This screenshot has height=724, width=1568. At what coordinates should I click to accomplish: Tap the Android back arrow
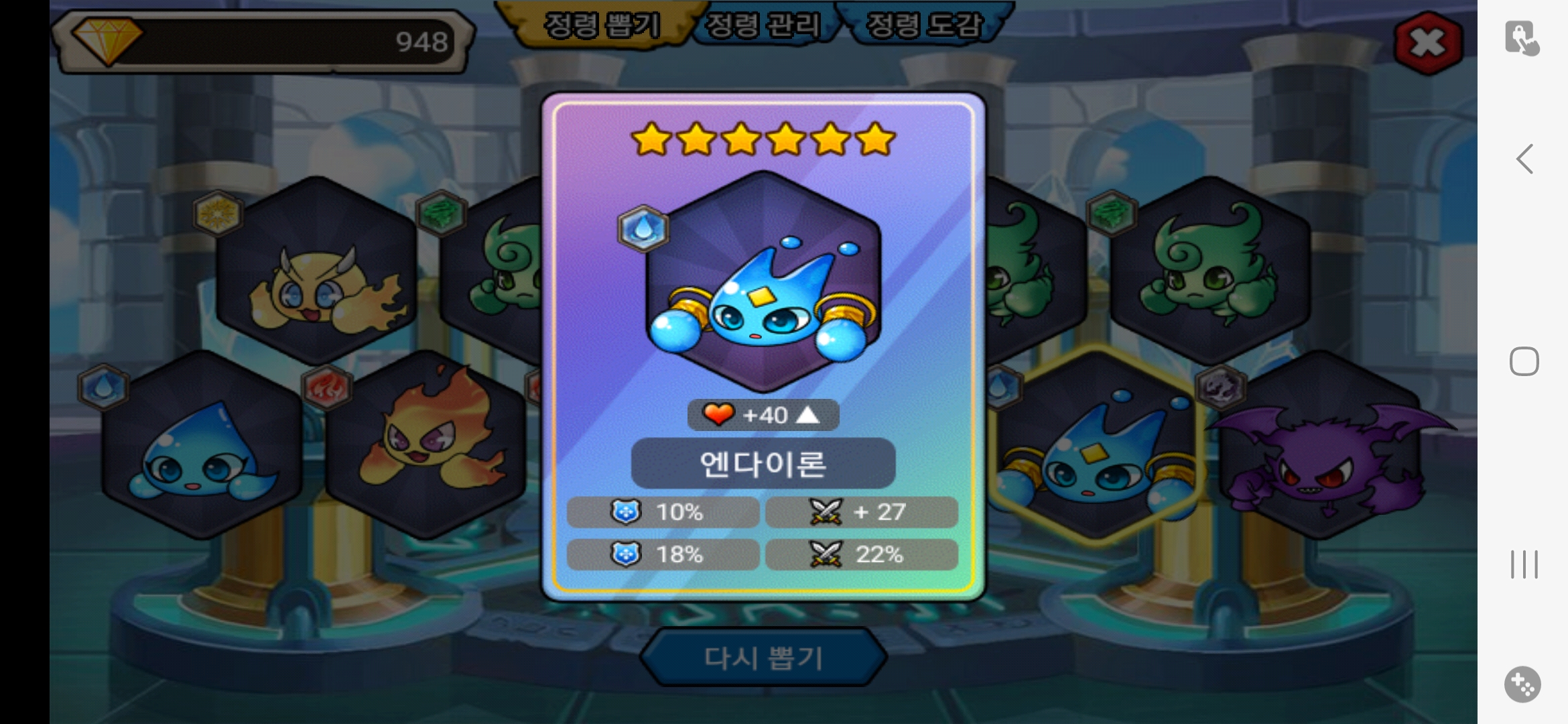tap(1524, 160)
